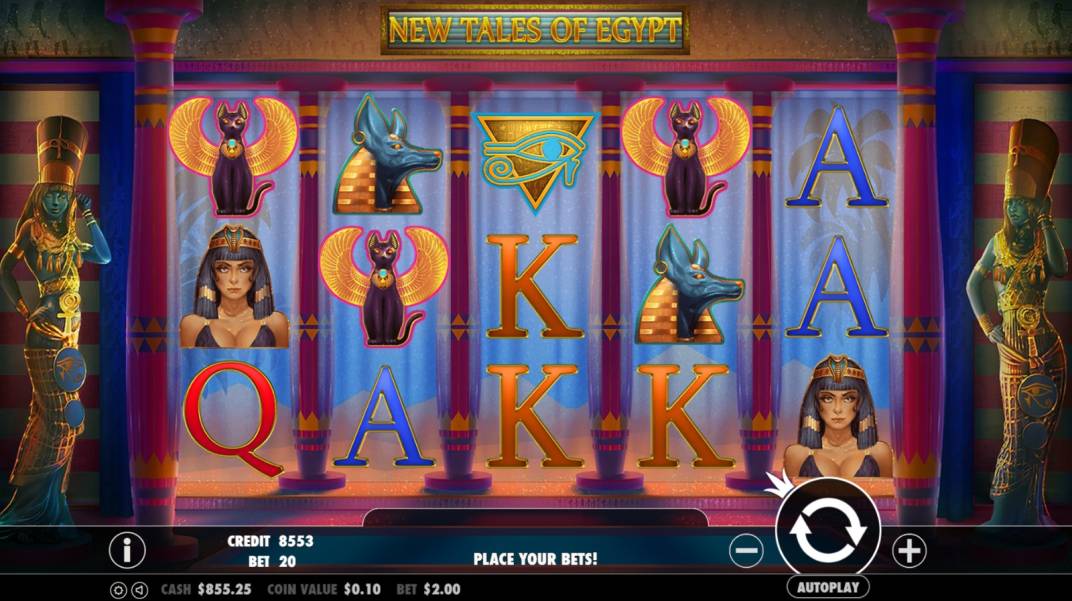Decrease the bet with the minus button
The image size is (1072, 601).
[x=746, y=550]
